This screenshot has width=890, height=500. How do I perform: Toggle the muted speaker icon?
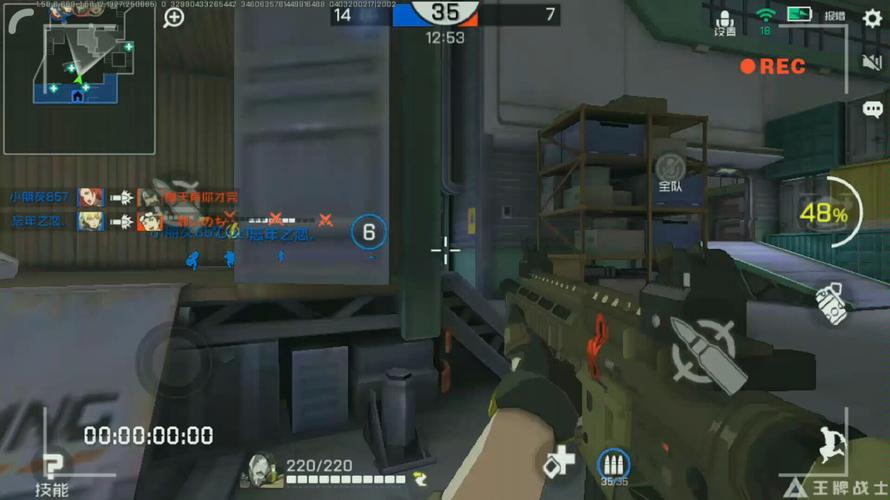click(871, 62)
